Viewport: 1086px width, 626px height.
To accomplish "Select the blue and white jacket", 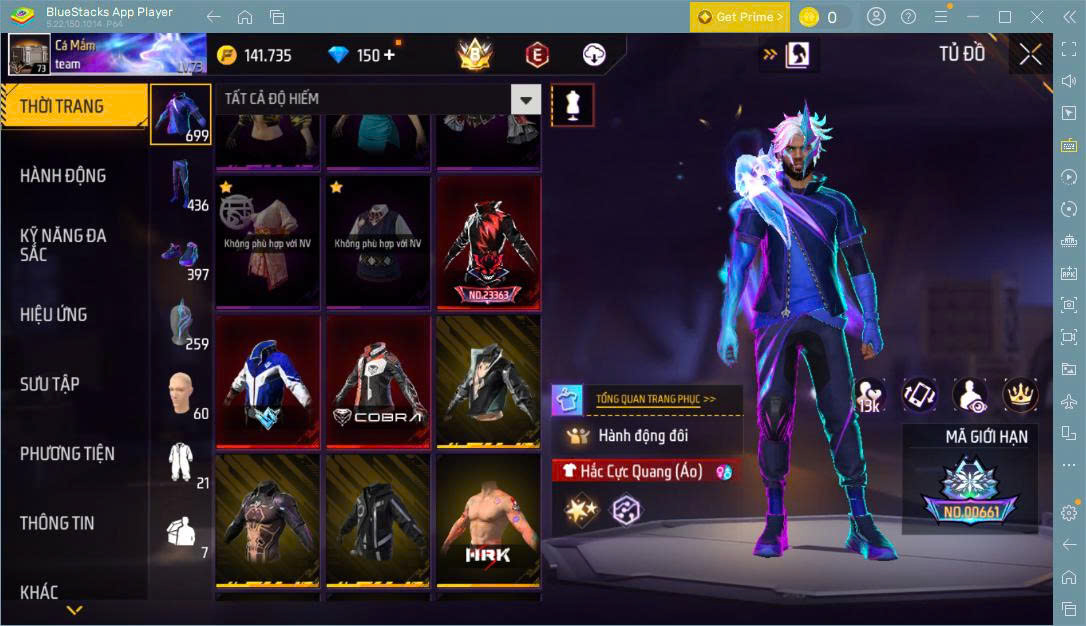I will click(268, 382).
